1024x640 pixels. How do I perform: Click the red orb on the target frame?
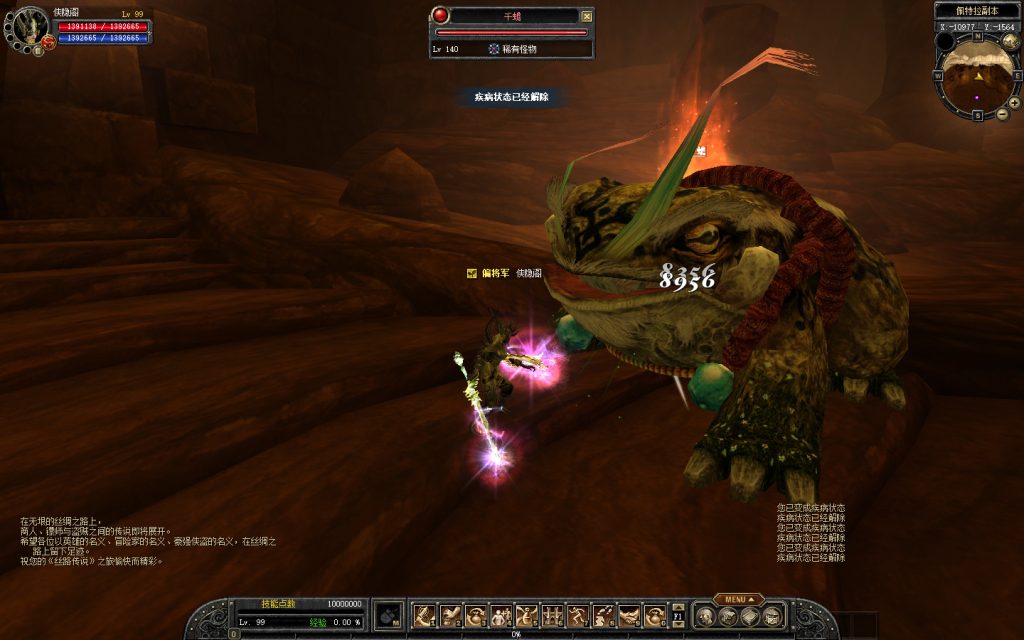click(x=441, y=15)
